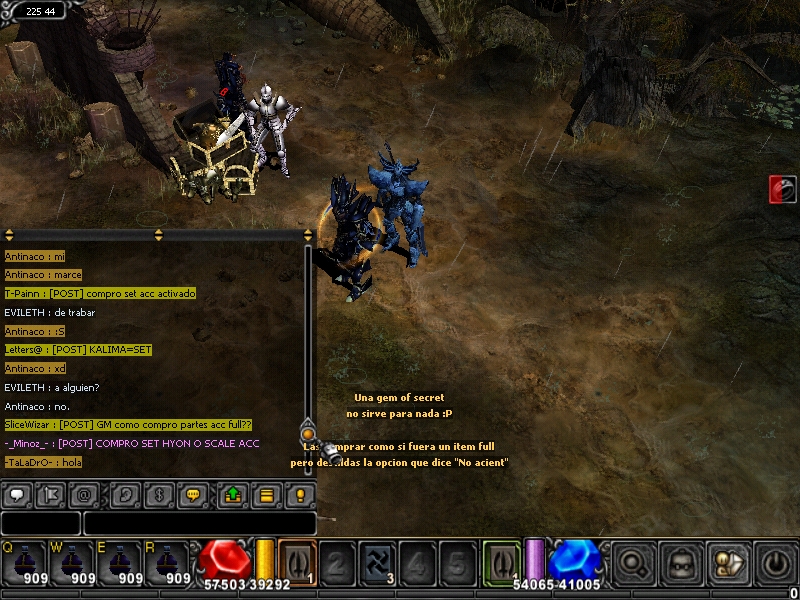Image resolution: width=800 pixels, height=600 pixels.
Task: Open the friends and mail window
Action: [x=727, y=564]
